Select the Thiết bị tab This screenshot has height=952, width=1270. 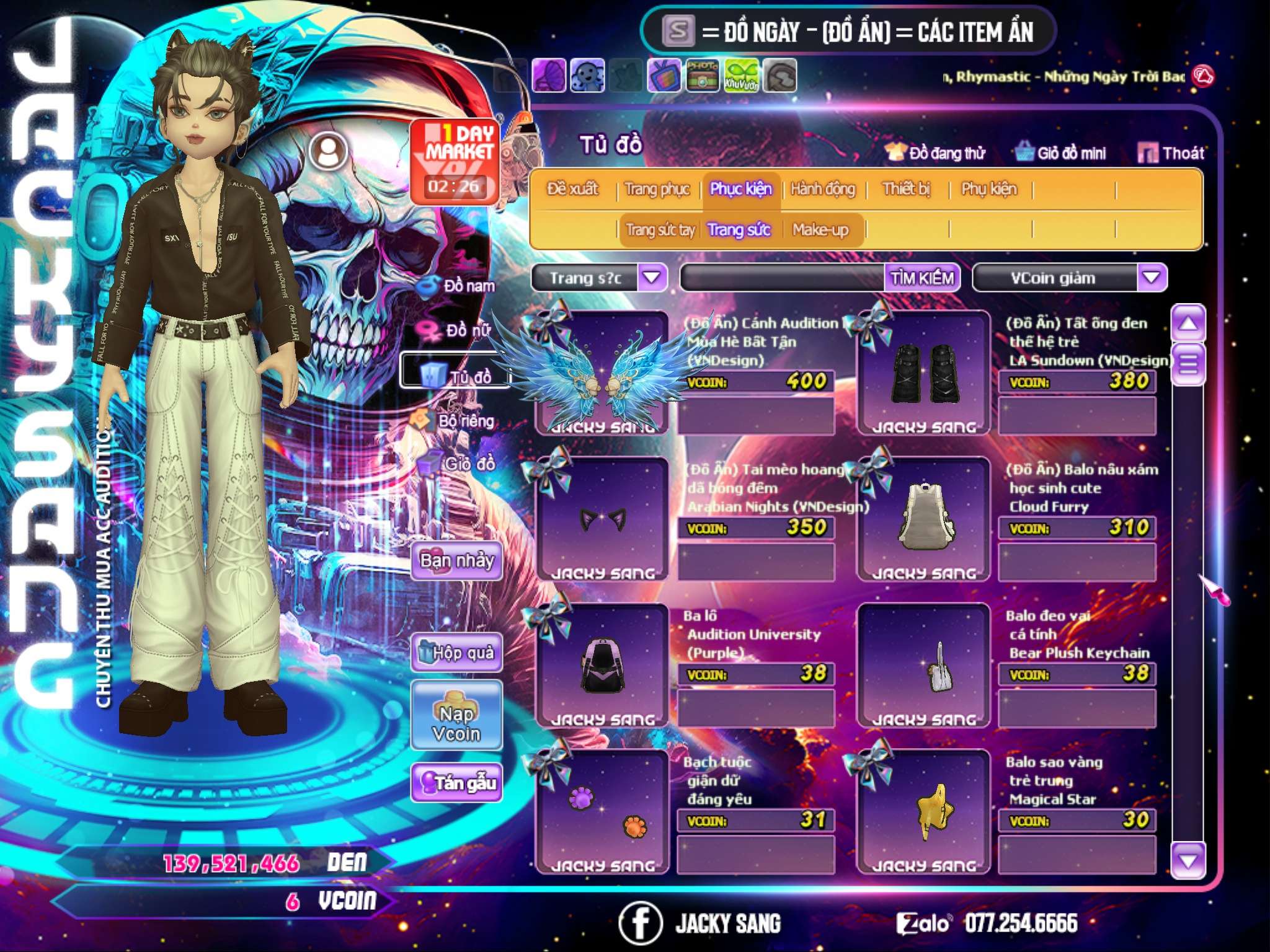[x=906, y=189]
